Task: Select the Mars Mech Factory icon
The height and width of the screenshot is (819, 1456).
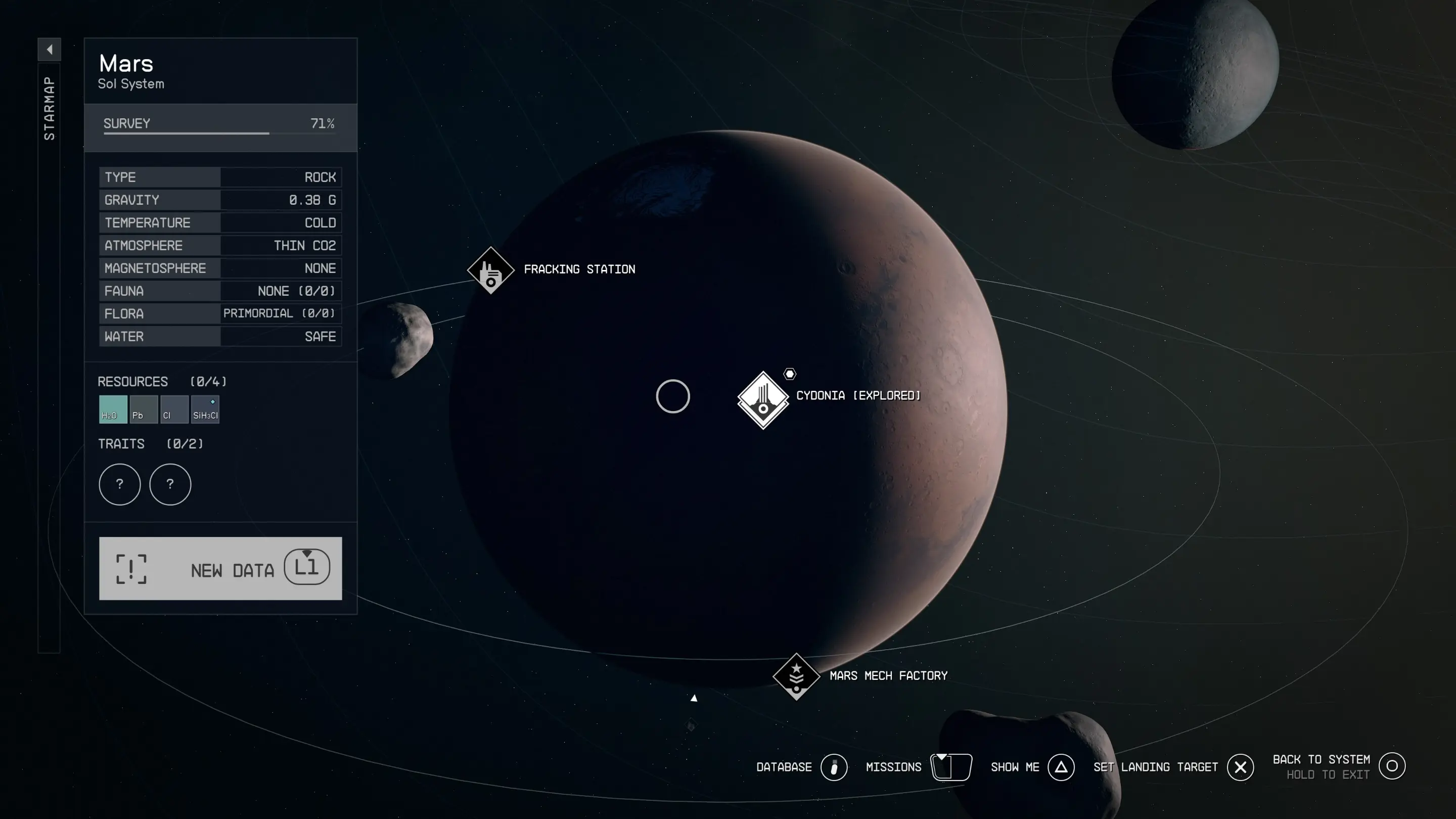Action: tap(796, 676)
